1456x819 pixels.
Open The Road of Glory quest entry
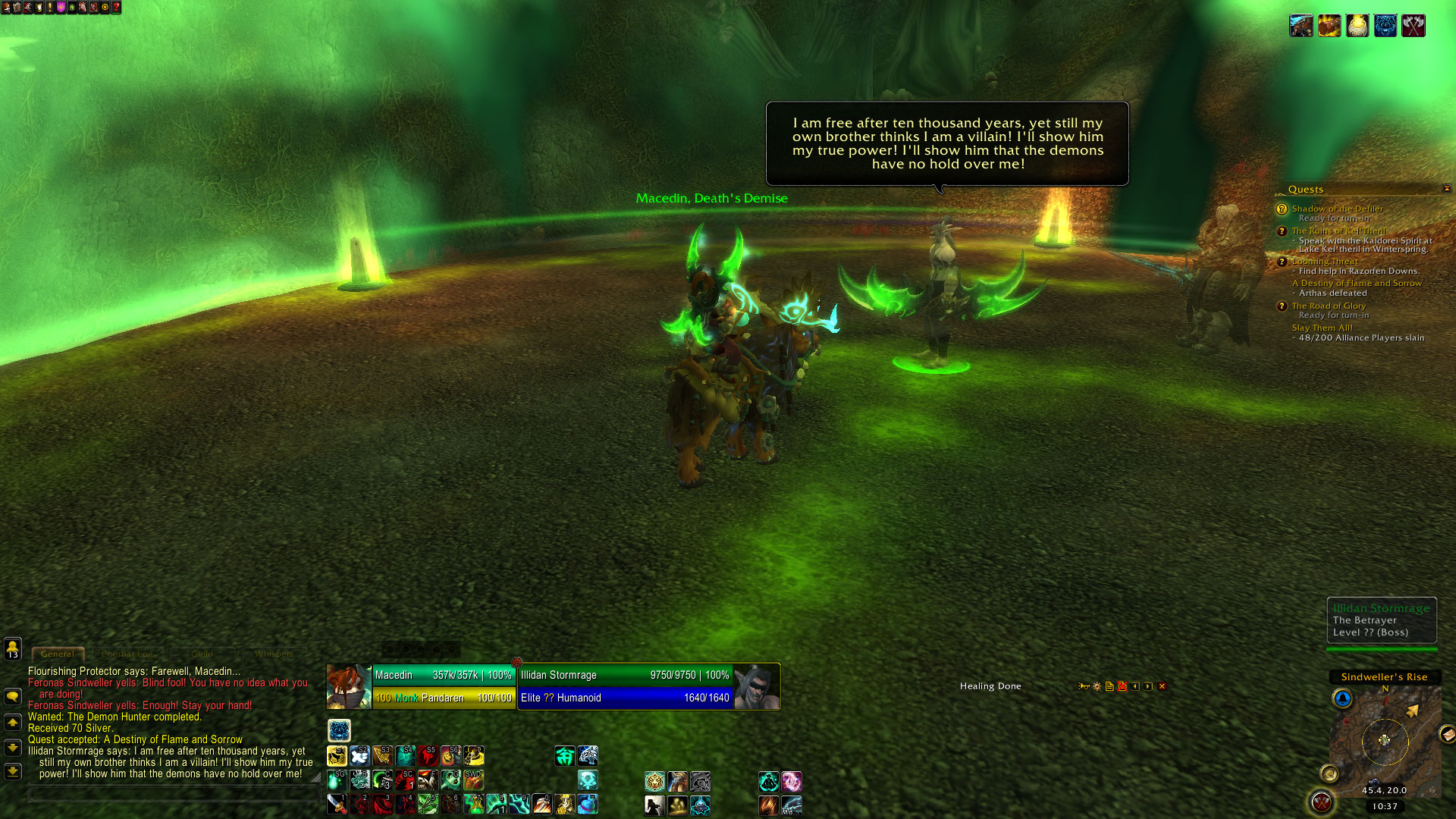1329,306
